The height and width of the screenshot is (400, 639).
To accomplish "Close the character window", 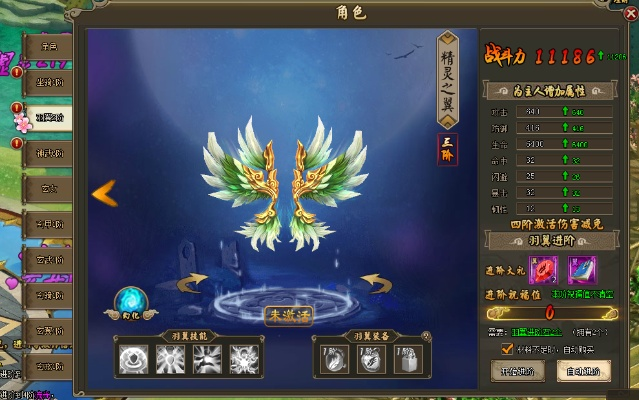I will (x=629, y=13).
